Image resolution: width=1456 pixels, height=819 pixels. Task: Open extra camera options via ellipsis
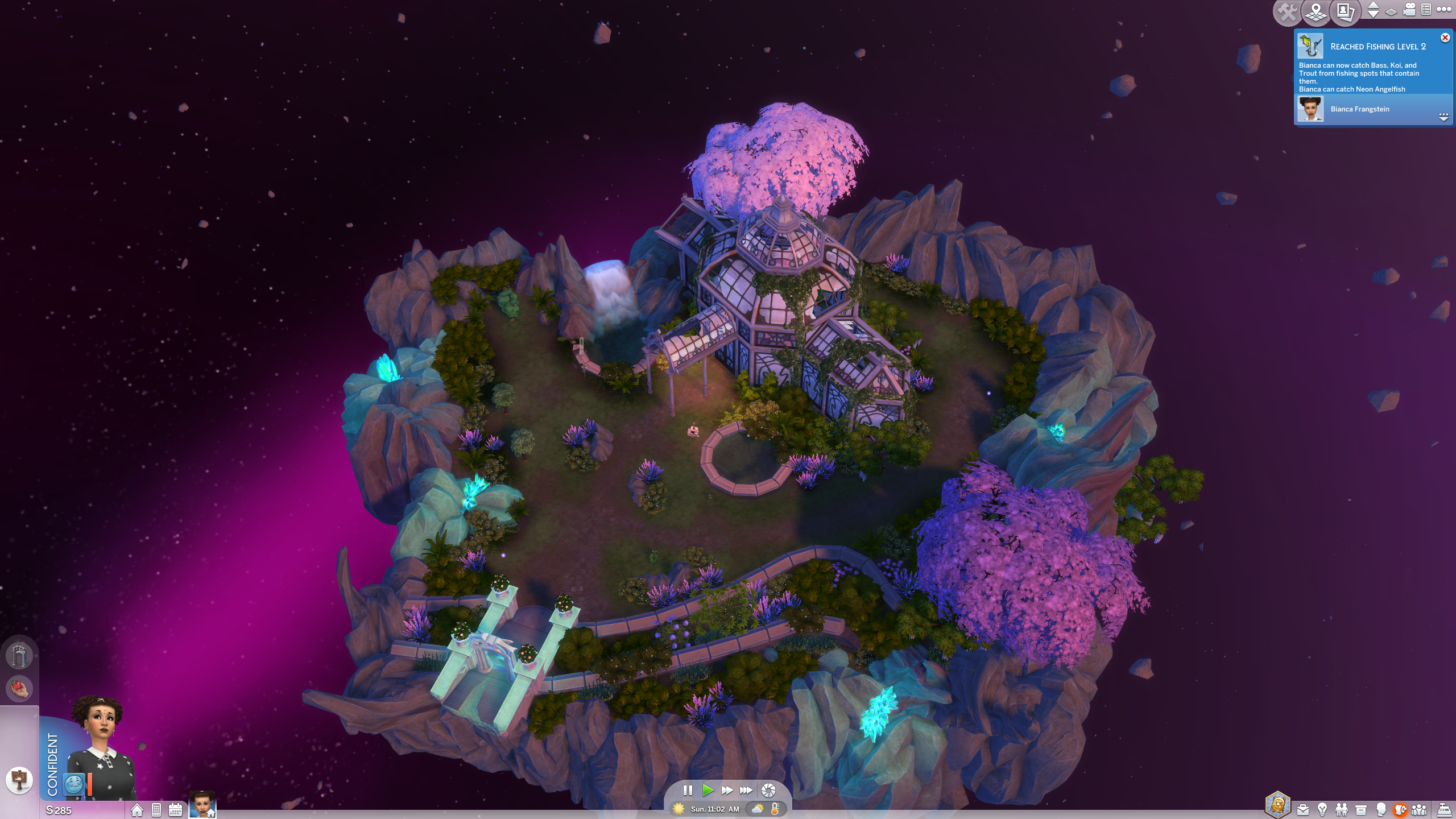(1445, 10)
